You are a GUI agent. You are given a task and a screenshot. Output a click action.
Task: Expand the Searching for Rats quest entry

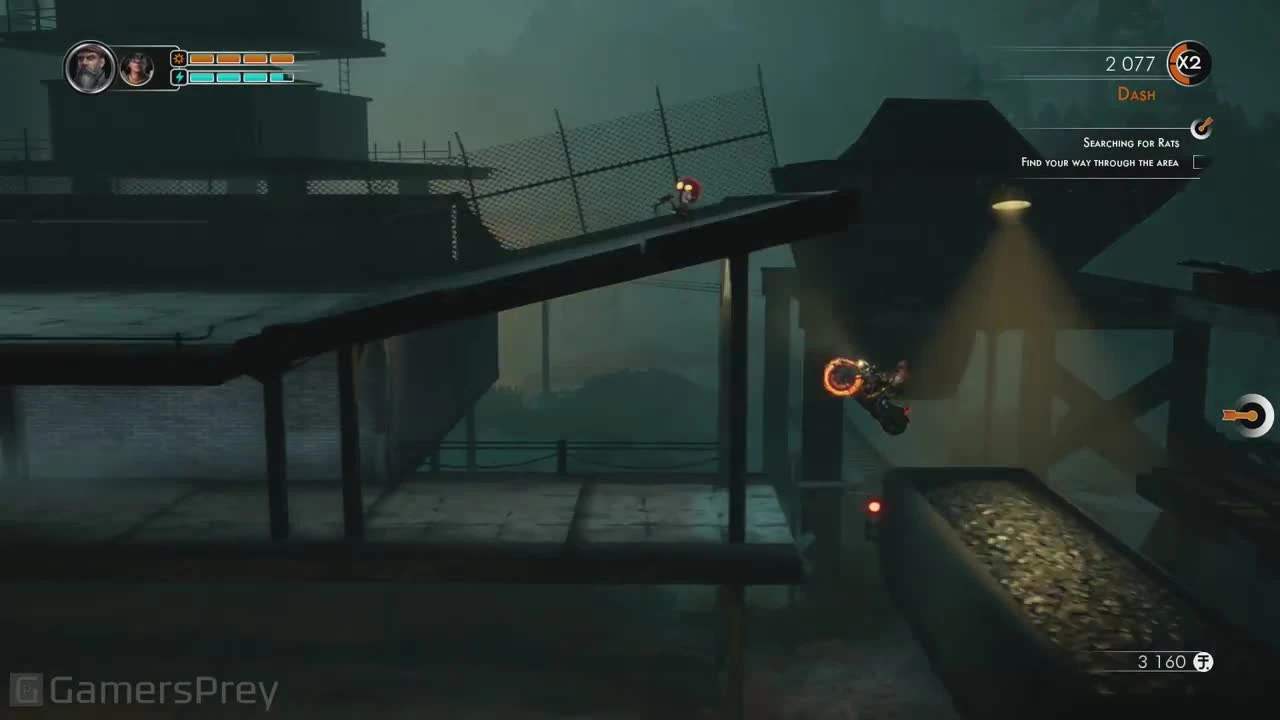1131,143
